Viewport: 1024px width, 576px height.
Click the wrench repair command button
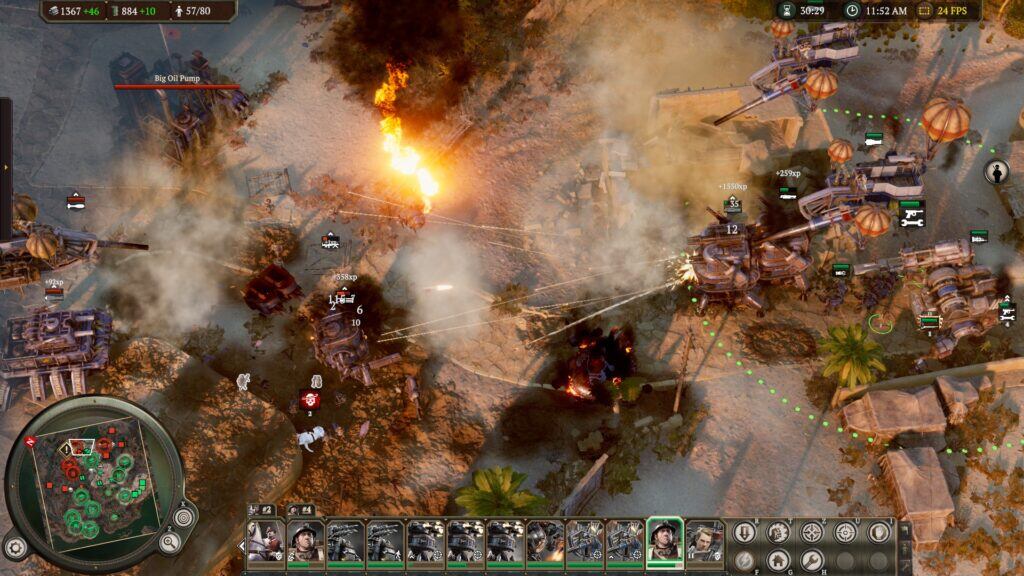coord(812,559)
